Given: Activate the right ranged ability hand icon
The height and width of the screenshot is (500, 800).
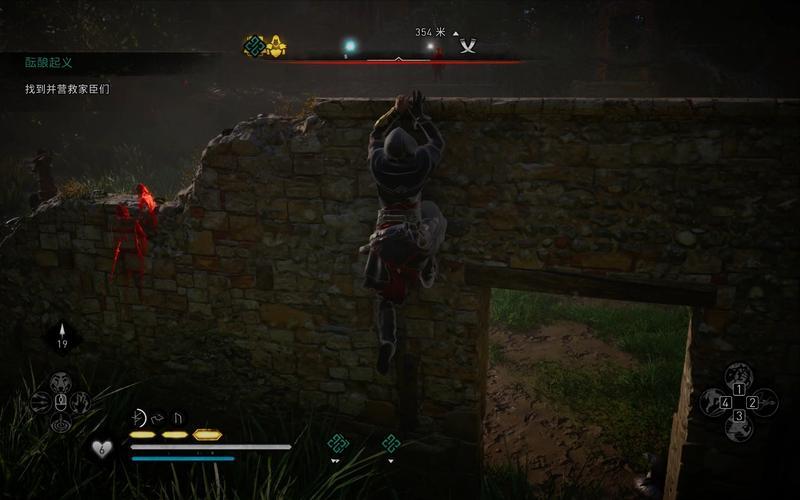Looking at the screenshot, I should click(81, 402).
